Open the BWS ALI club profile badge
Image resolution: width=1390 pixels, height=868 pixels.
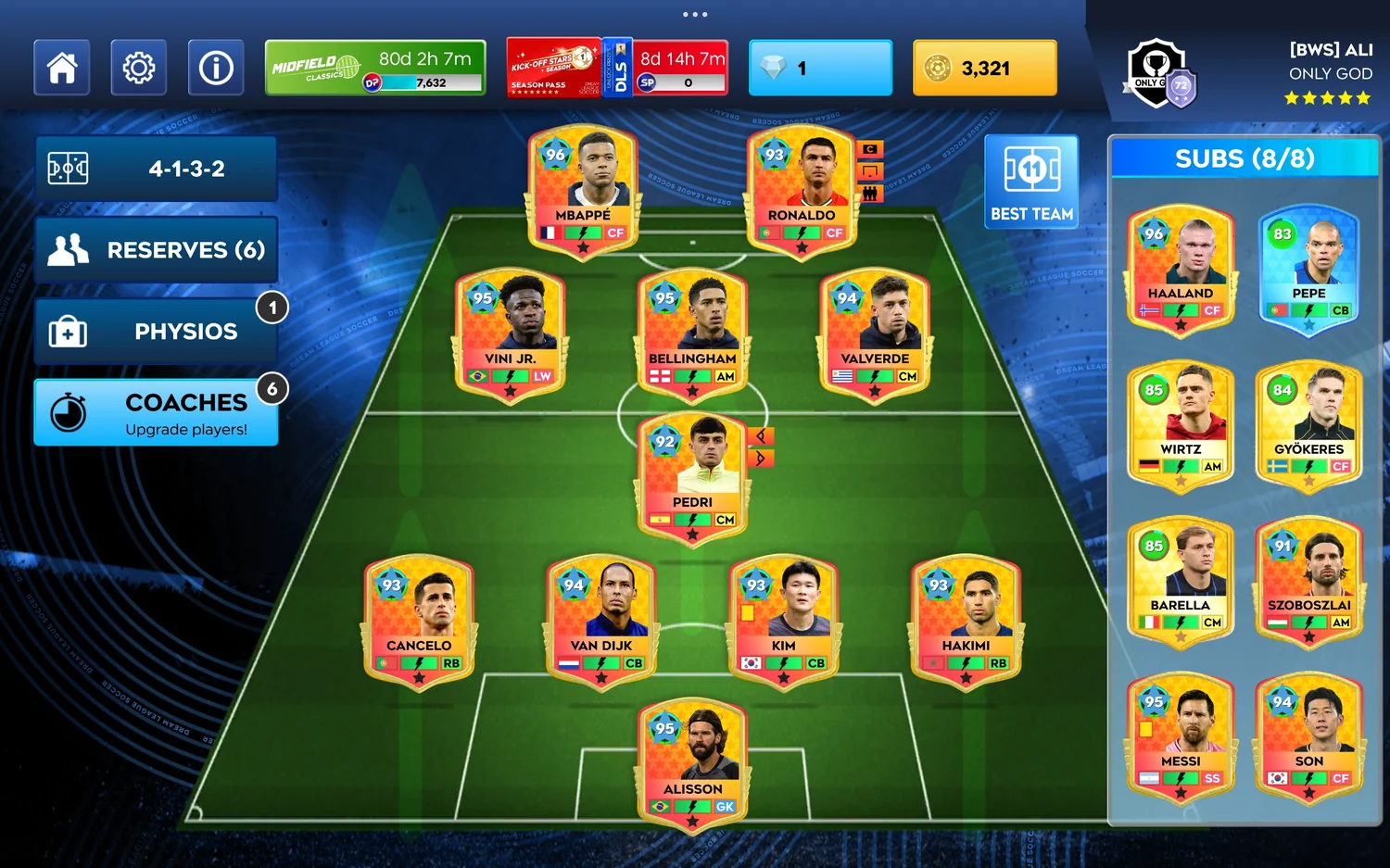click(x=1161, y=74)
